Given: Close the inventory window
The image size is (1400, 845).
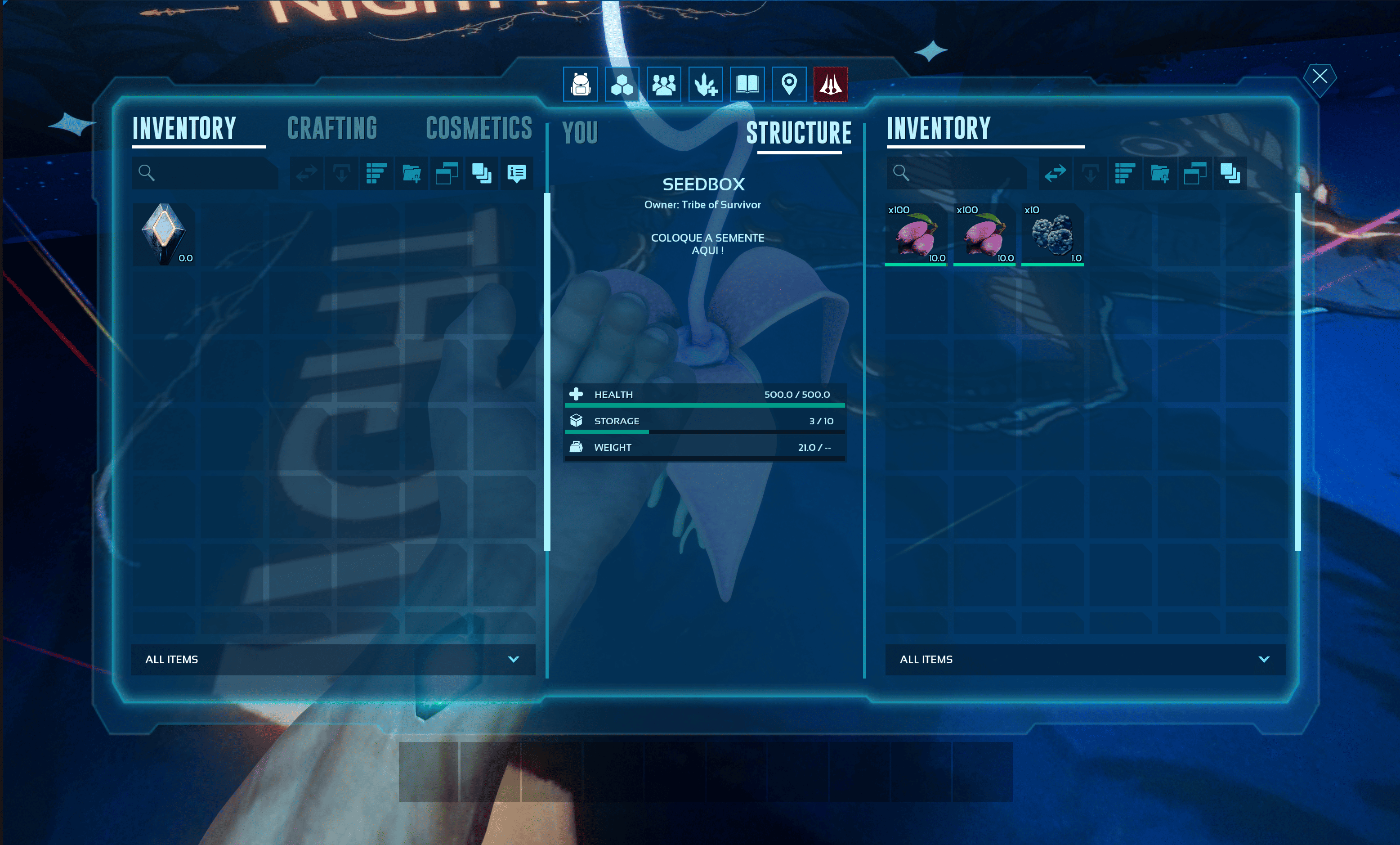Looking at the screenshot, I should (x=1319, y=76).
